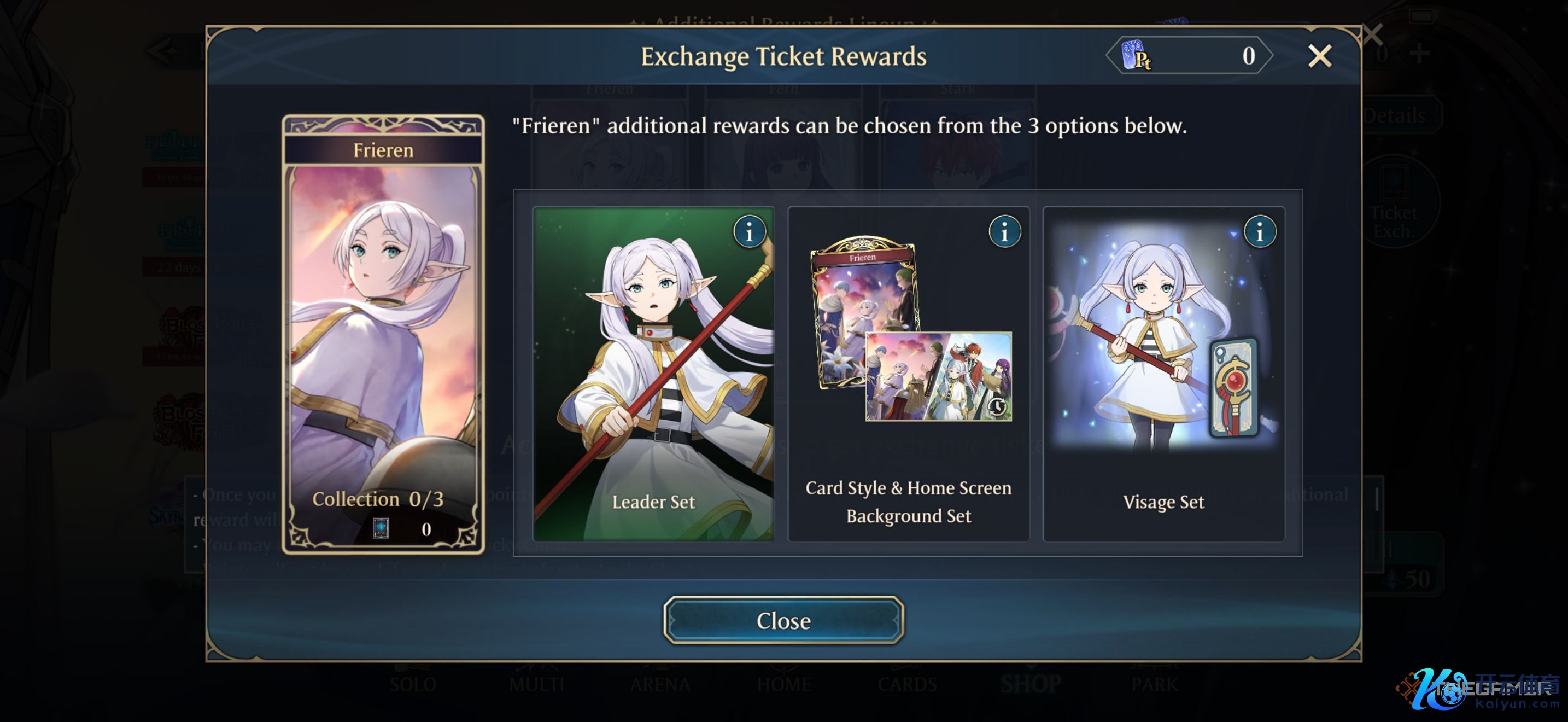Show info for the Leader Set
Image resolution: width=1568 pixels, height=722 pixels.
[x=750, y=232]
